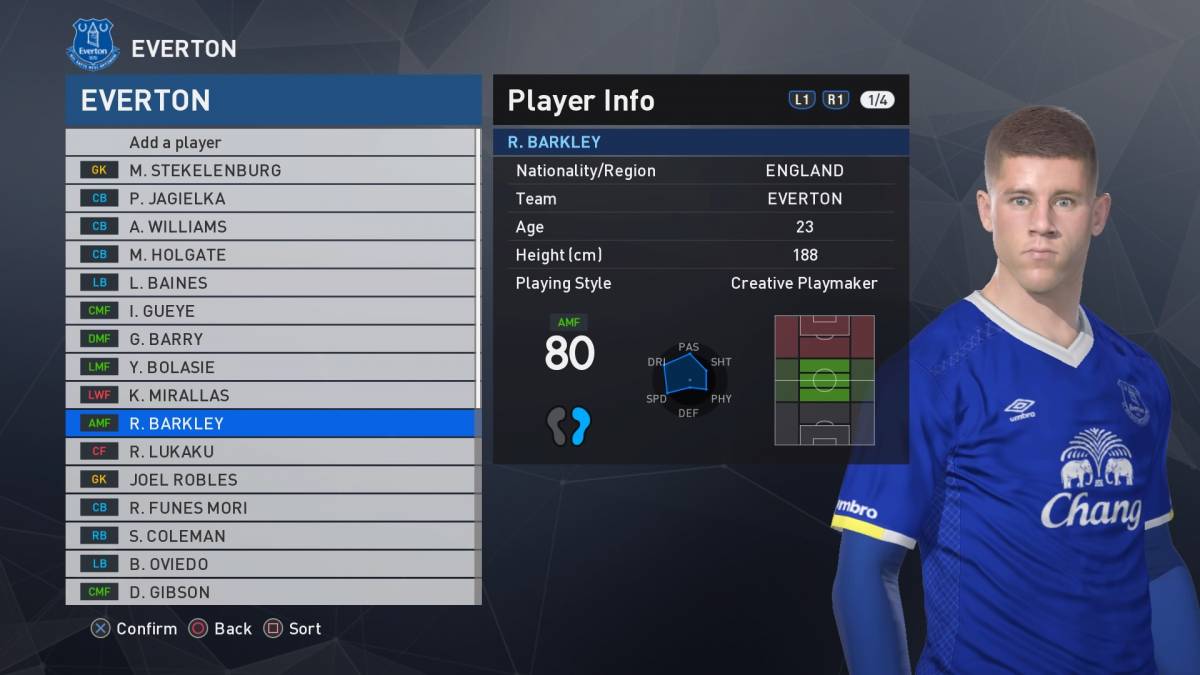The height and width of the screenshot is (675, 1200).
Task: Click the B. Oviedo roster entry
Action: click(272, 563)
